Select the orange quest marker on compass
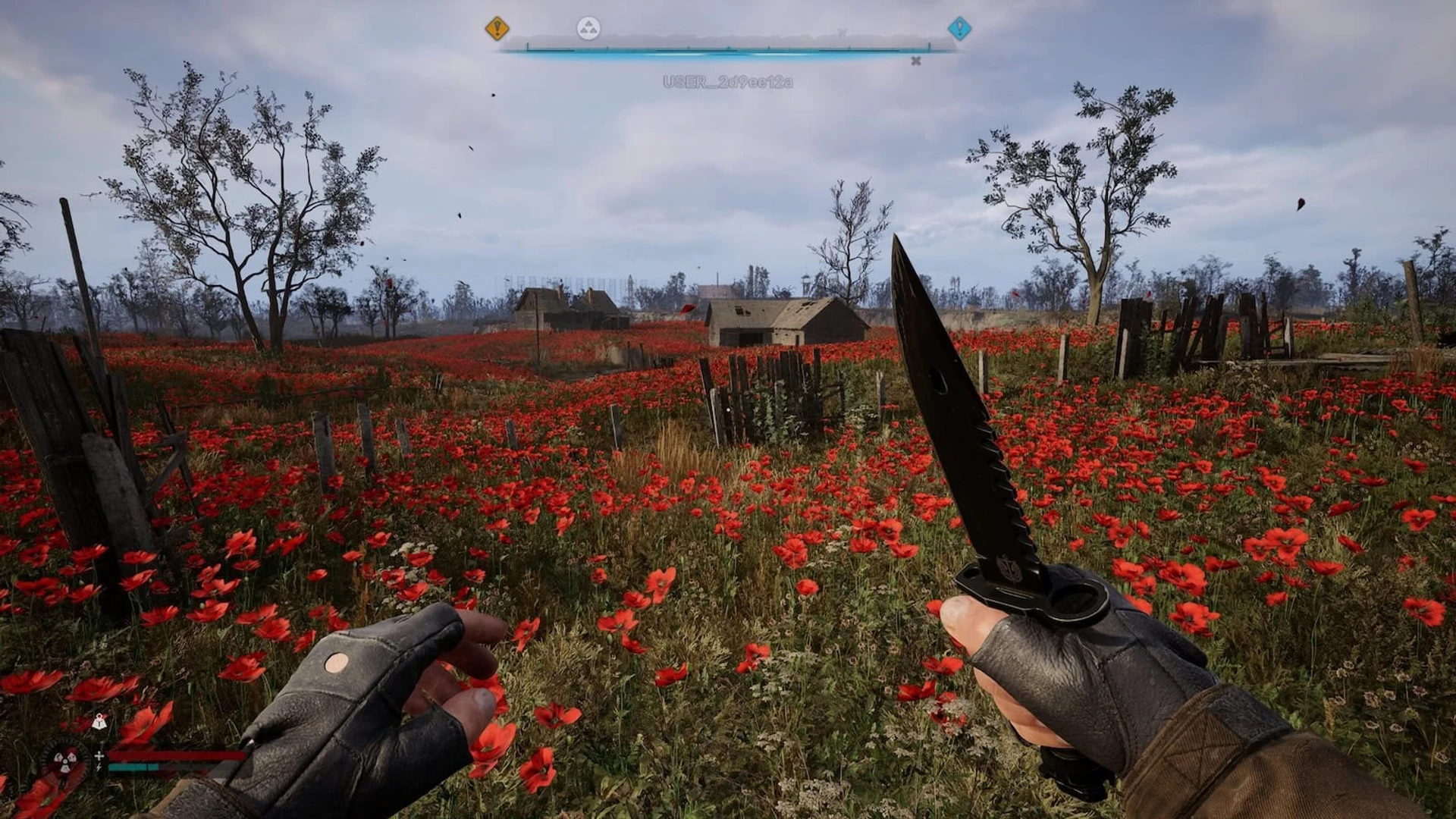Screen dimensions: 1456x819 497,29
